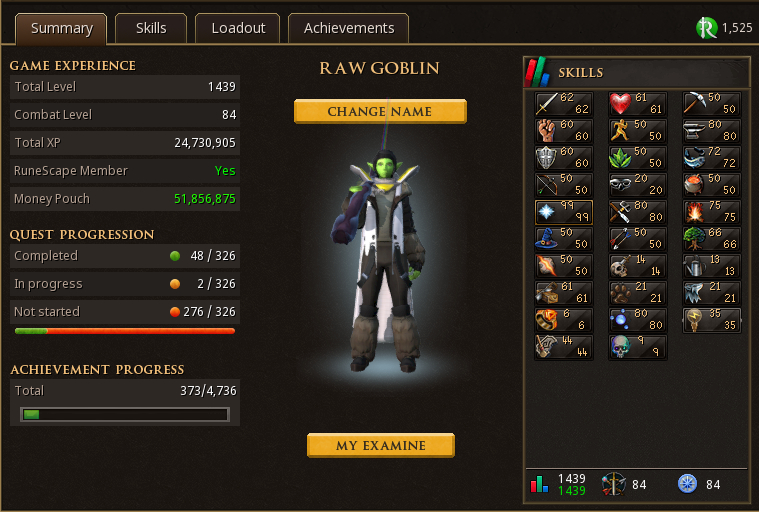Open the Woodcutting tree skill
The width and height of the screenshot is (759, 512).
tap(712, 239)
